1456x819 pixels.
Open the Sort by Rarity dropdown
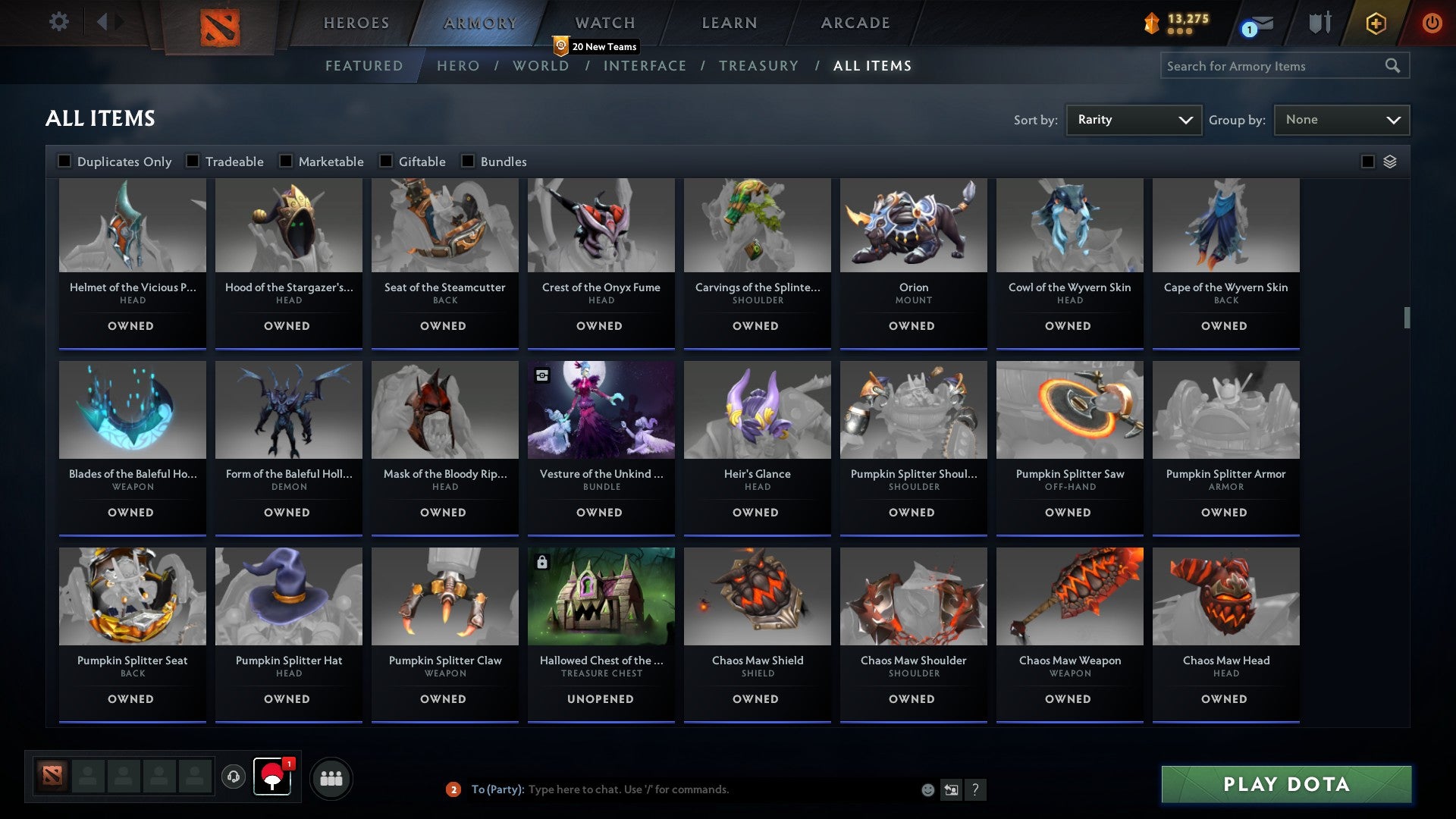point(1133,119)
